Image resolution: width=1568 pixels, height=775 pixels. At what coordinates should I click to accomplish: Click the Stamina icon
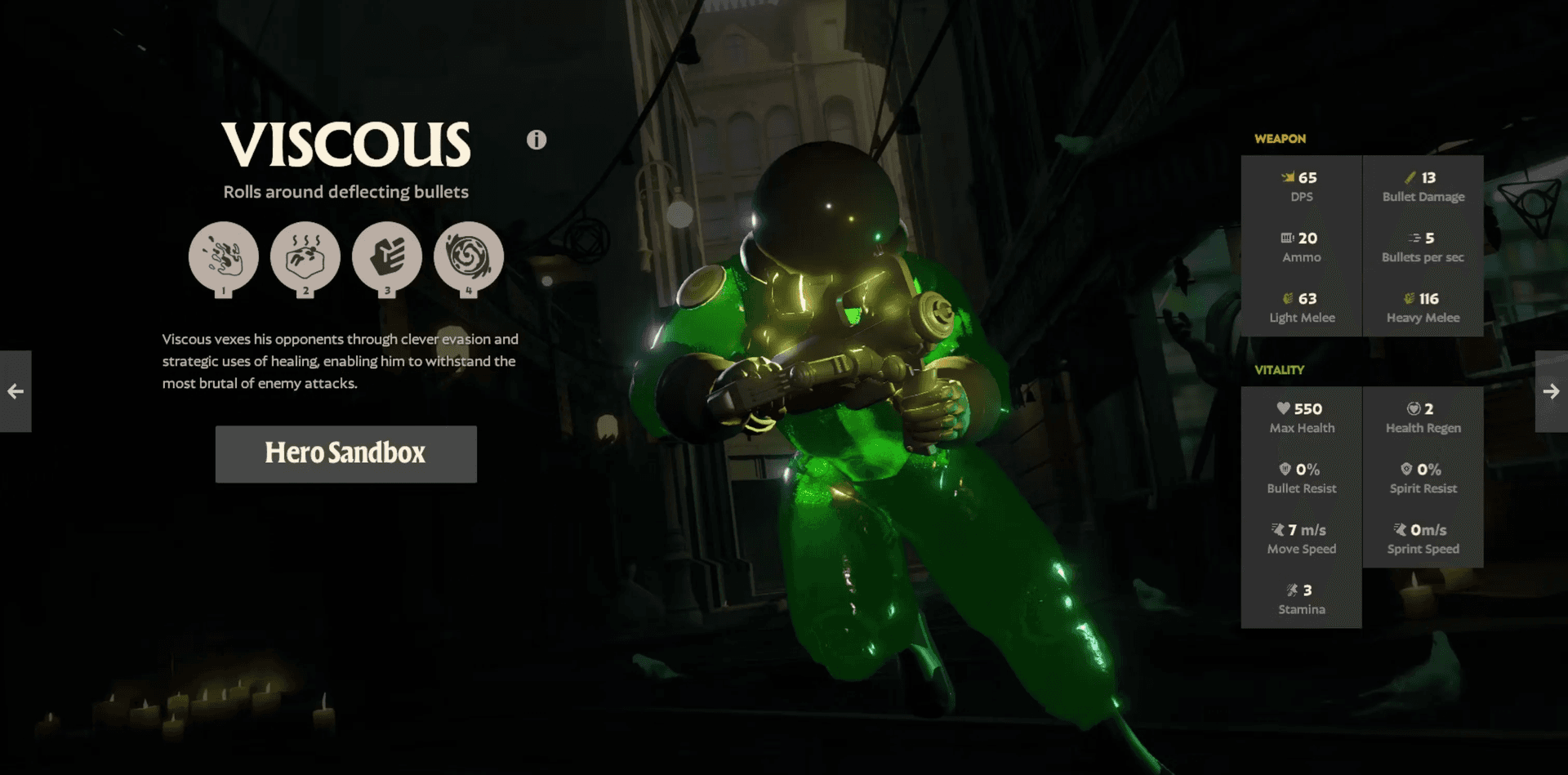1293,590
